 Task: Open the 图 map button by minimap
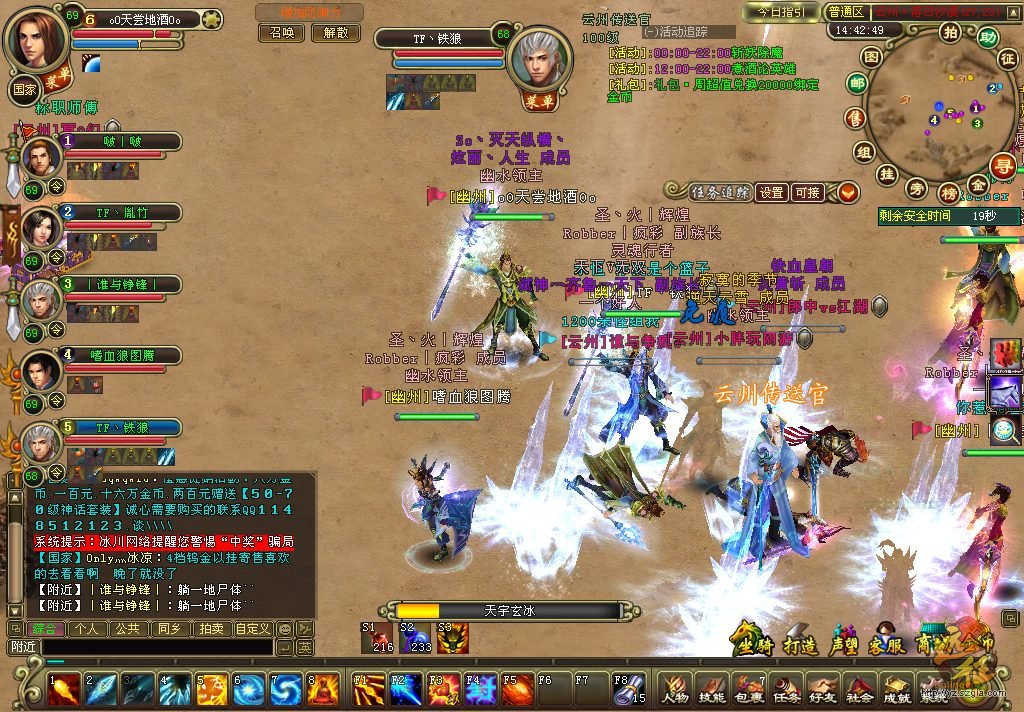point(871,57)
